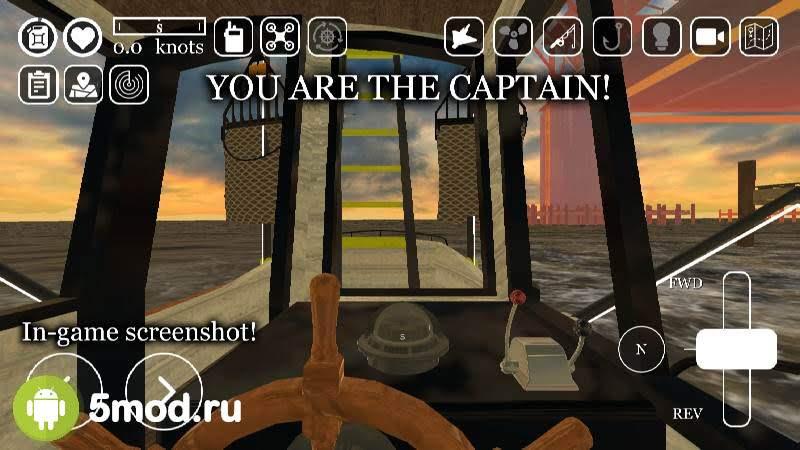Toggle the ship wheel autopilot icon
Viewport: 800px width, 450px height.
point(327,37)
